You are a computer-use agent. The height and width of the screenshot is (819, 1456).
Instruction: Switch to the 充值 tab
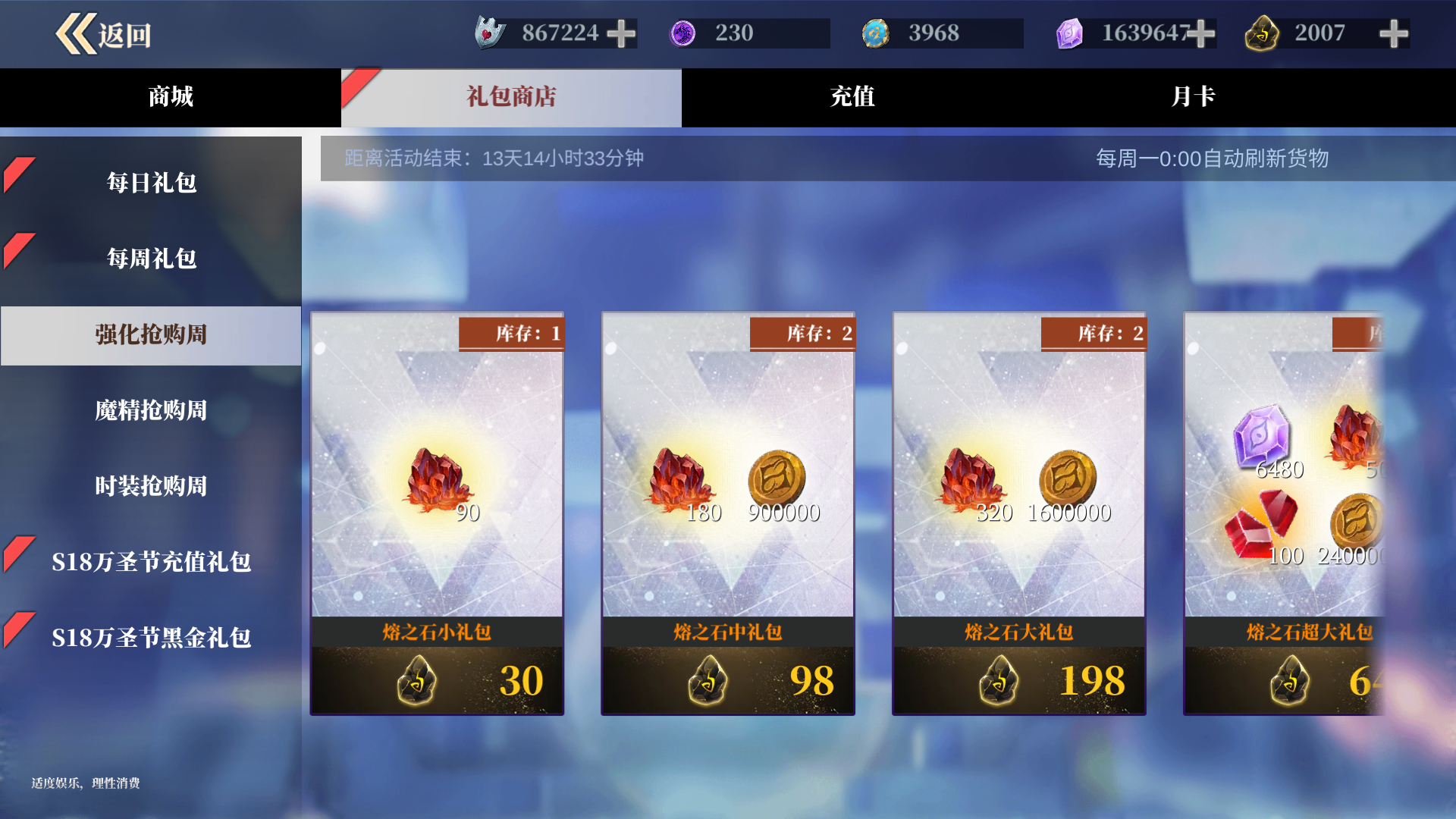pos(852,97)
